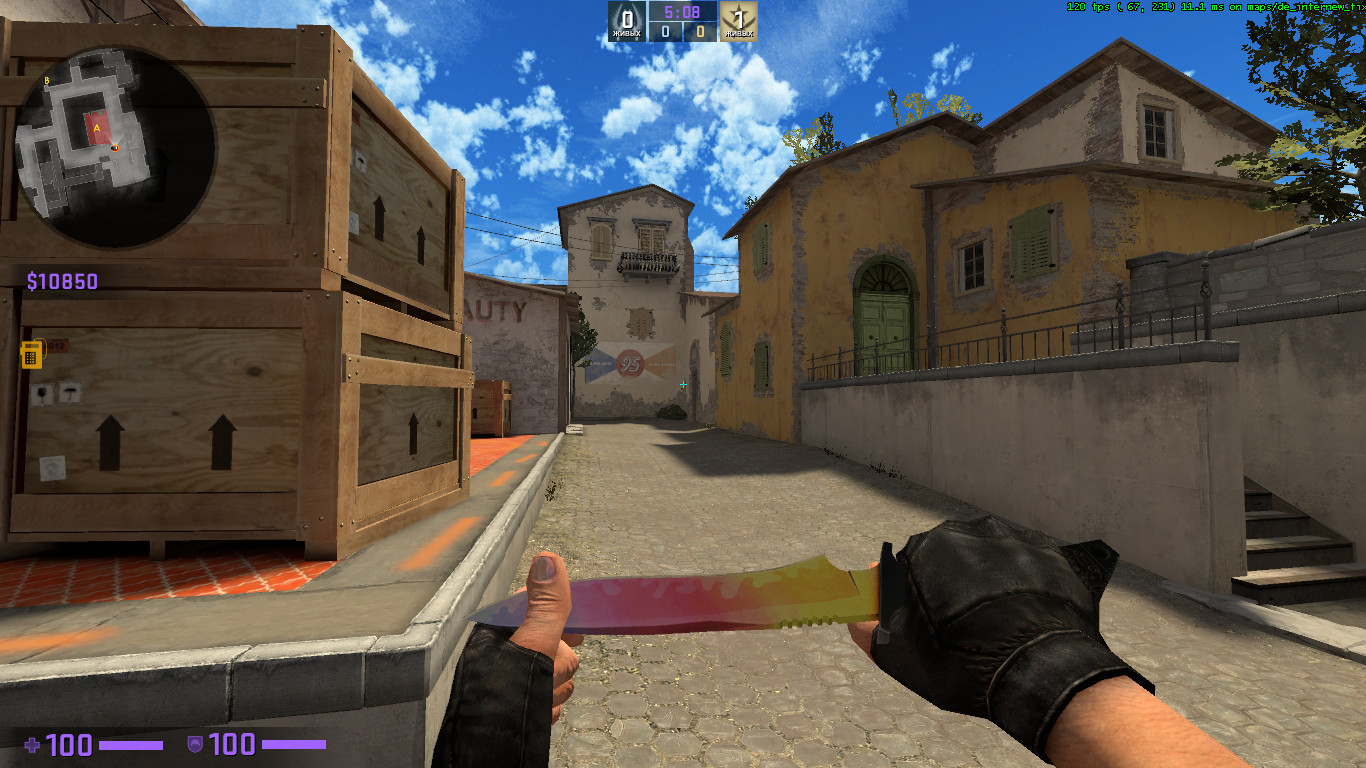Click the round timer showing 5:08

coord(683,12)
